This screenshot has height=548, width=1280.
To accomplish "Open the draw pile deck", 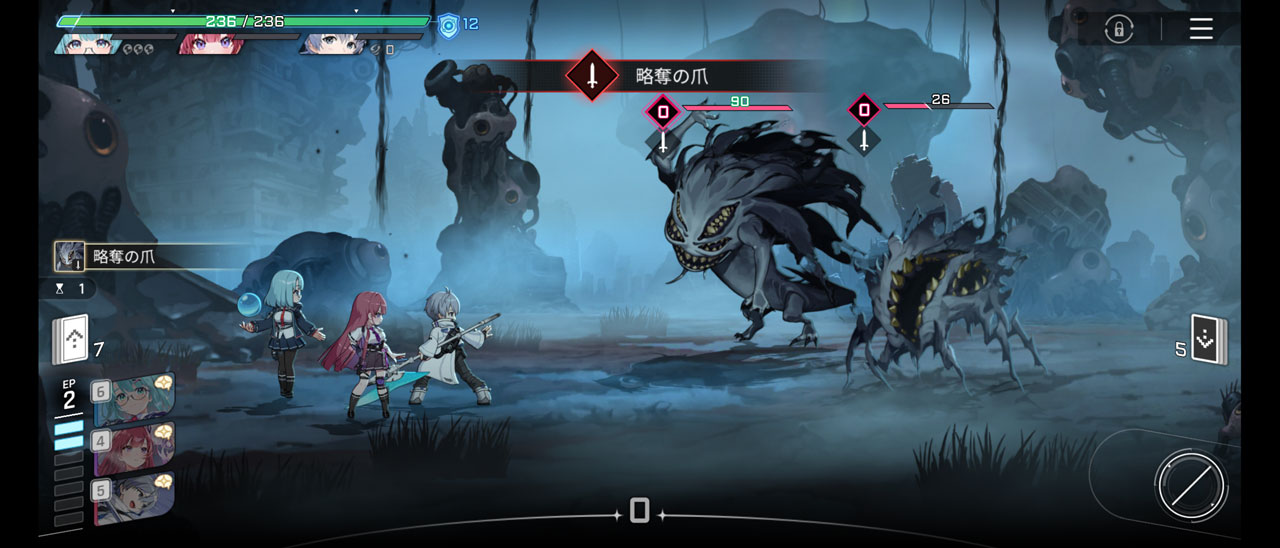I will tap(71, 340).
